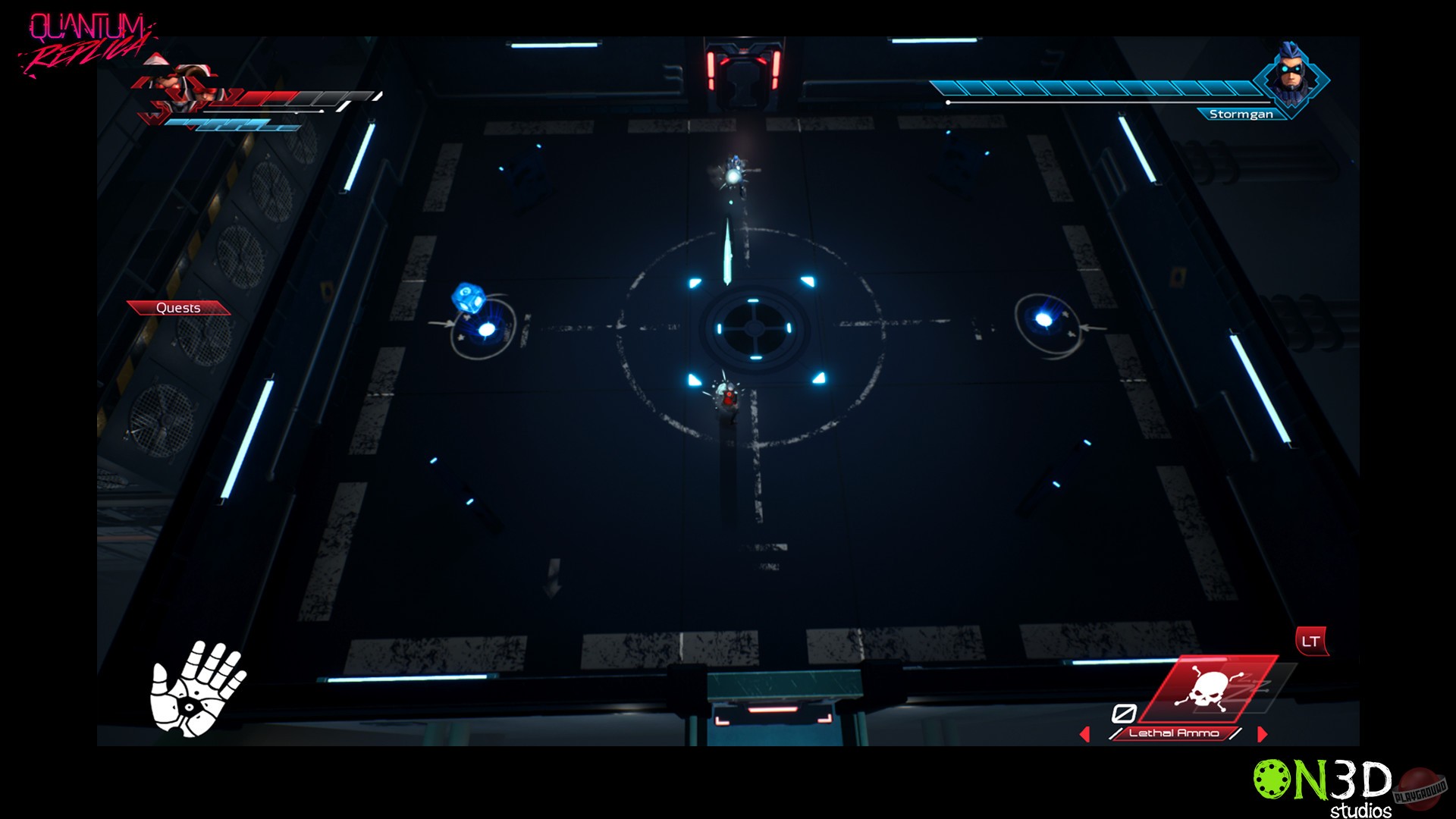Click the Quantum Replica logo
The width and height of the screenshot is (1456, 819).
point(83,34)
